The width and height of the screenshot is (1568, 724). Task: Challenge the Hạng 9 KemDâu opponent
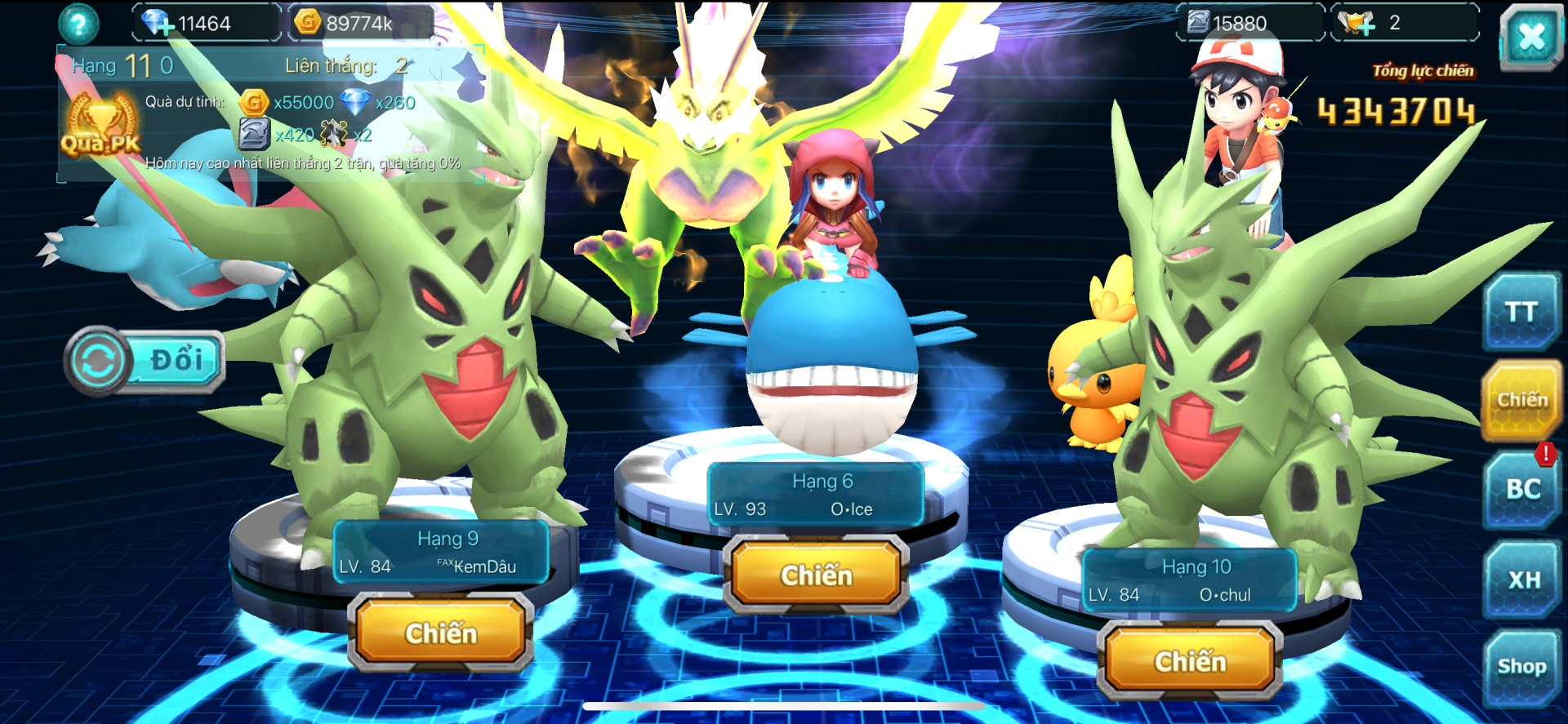tap(441, 633)
